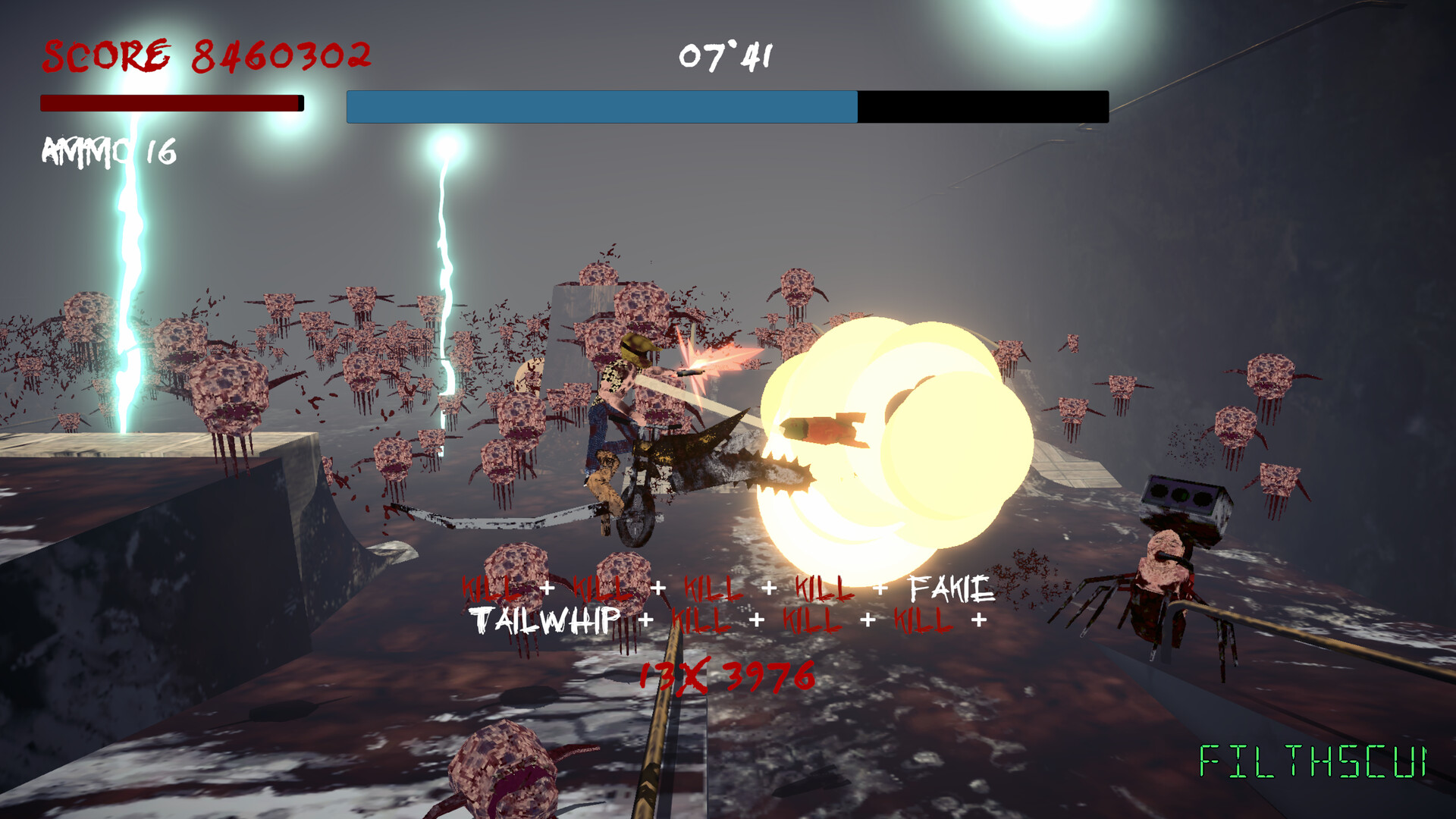This screenshot has width=1456, height=819.
Task: Click the blue boss progress bar
Action: point(599,106)
